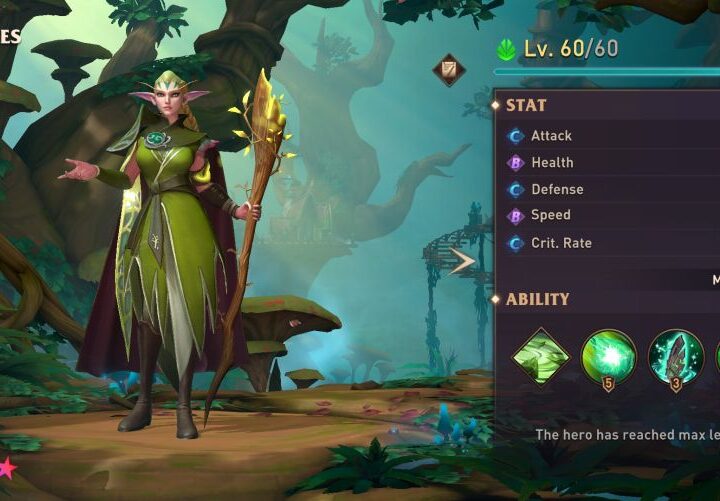Inspect the Speed stat row
This screenshot has width=720, height=501.
tap(612, 215)
